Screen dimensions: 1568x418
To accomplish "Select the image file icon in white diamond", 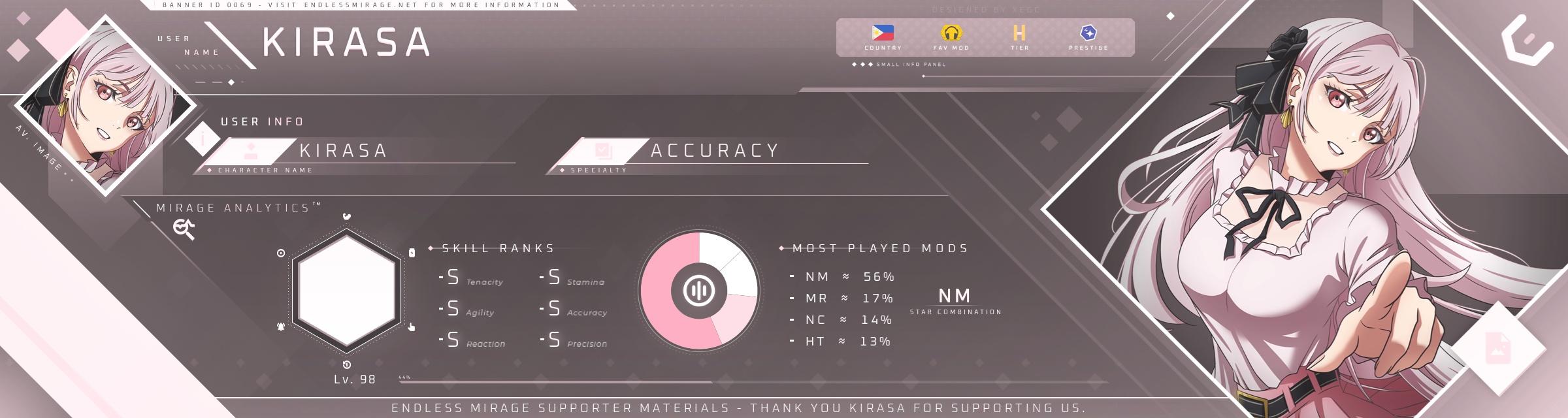I will 1498,347.
